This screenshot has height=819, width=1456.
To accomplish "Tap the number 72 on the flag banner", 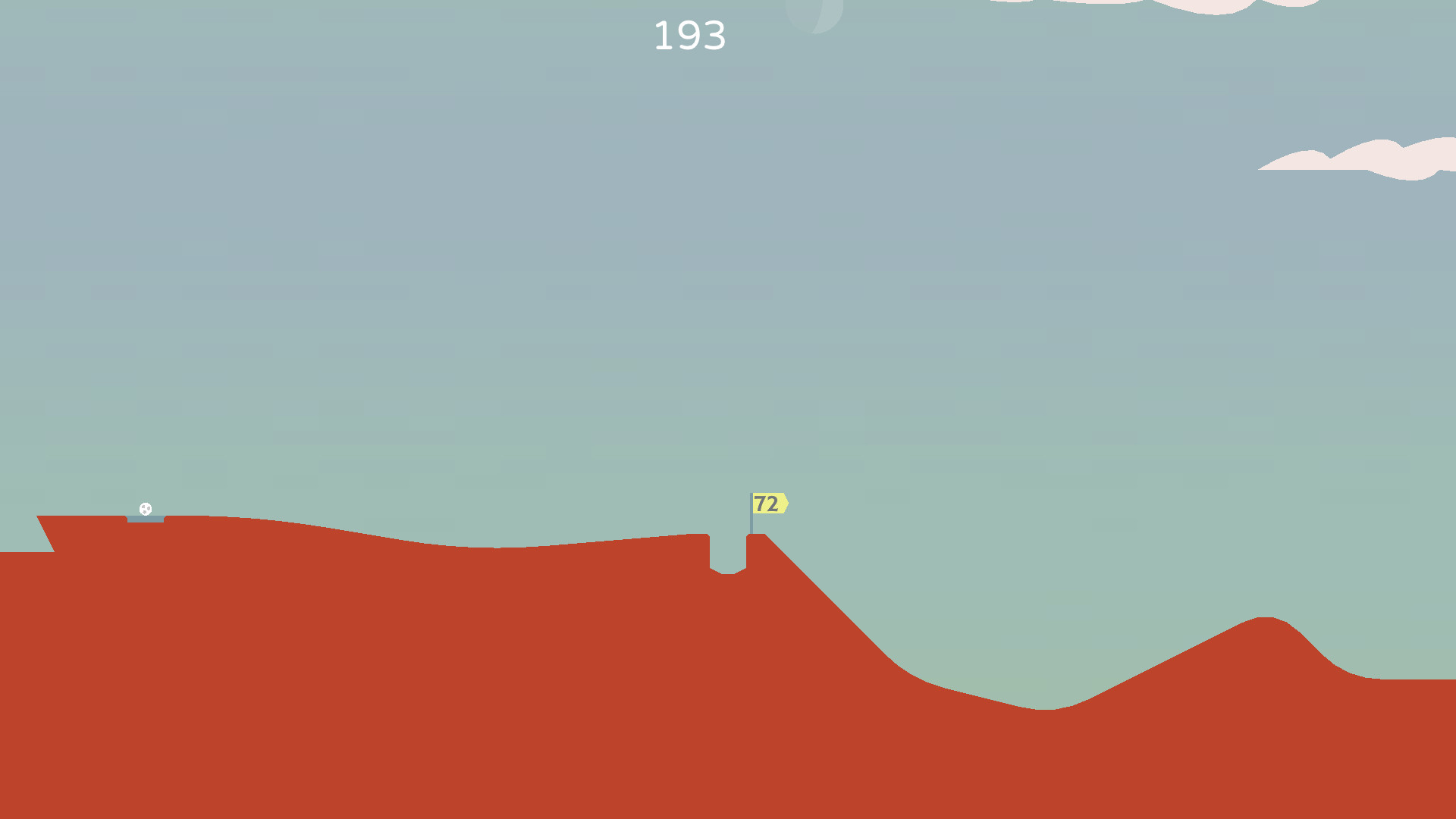I will click(x=766, y=503).
